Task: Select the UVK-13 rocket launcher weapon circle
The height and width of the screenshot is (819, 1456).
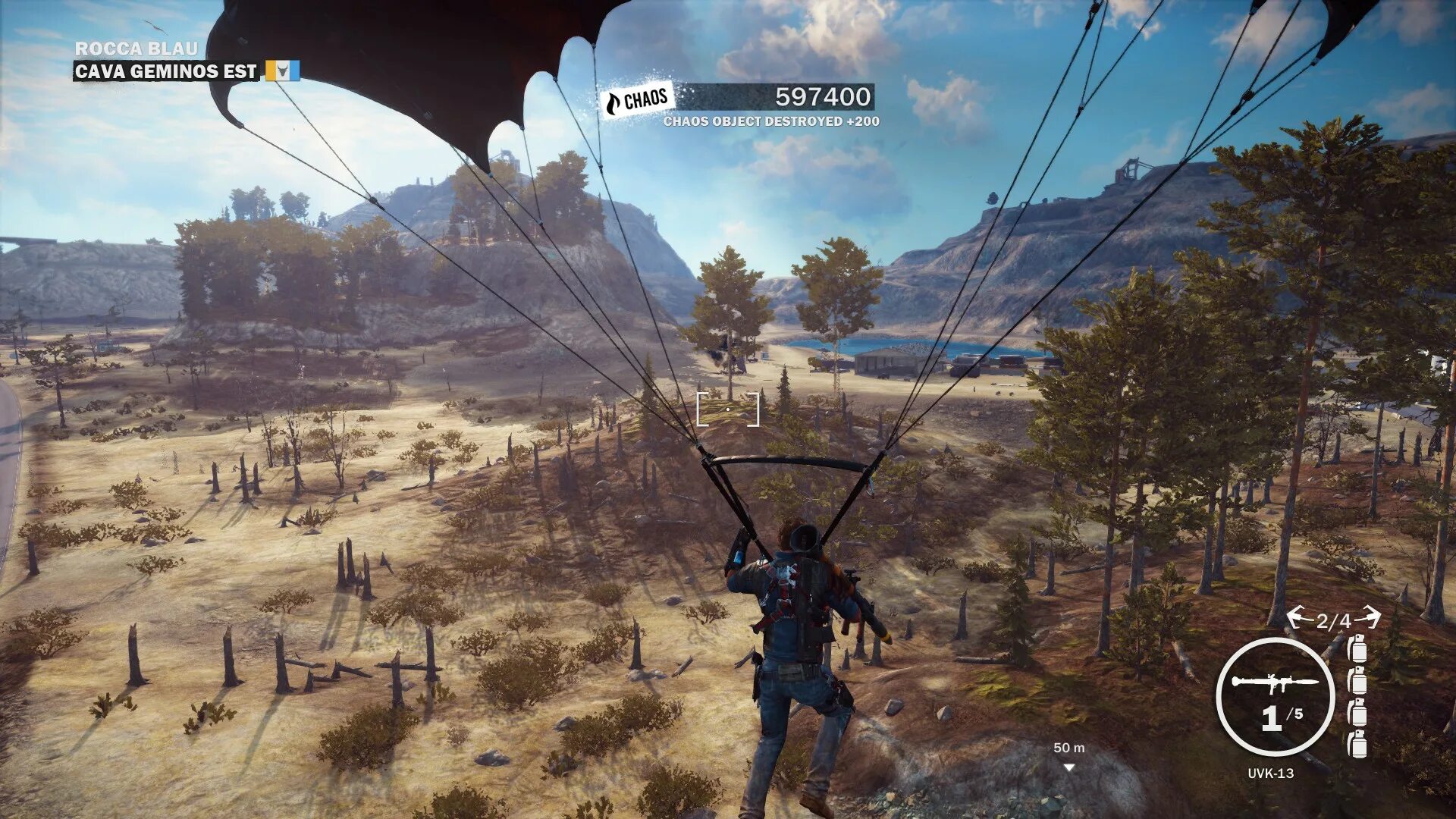Action: pos(1275,697)
